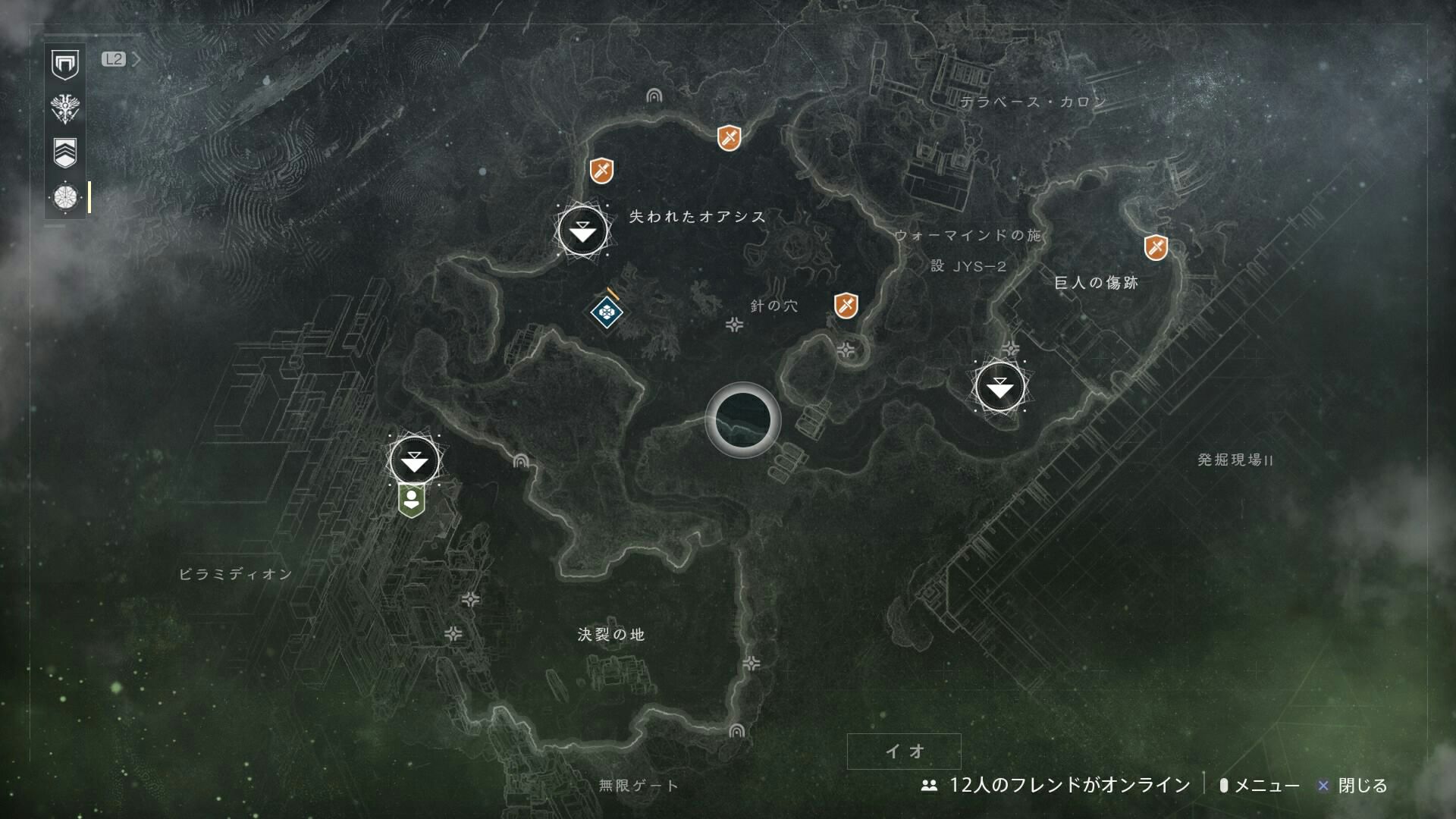Open the shield emblem icon in the sidebar
The image size is (1456, 819).
(65, 64)
